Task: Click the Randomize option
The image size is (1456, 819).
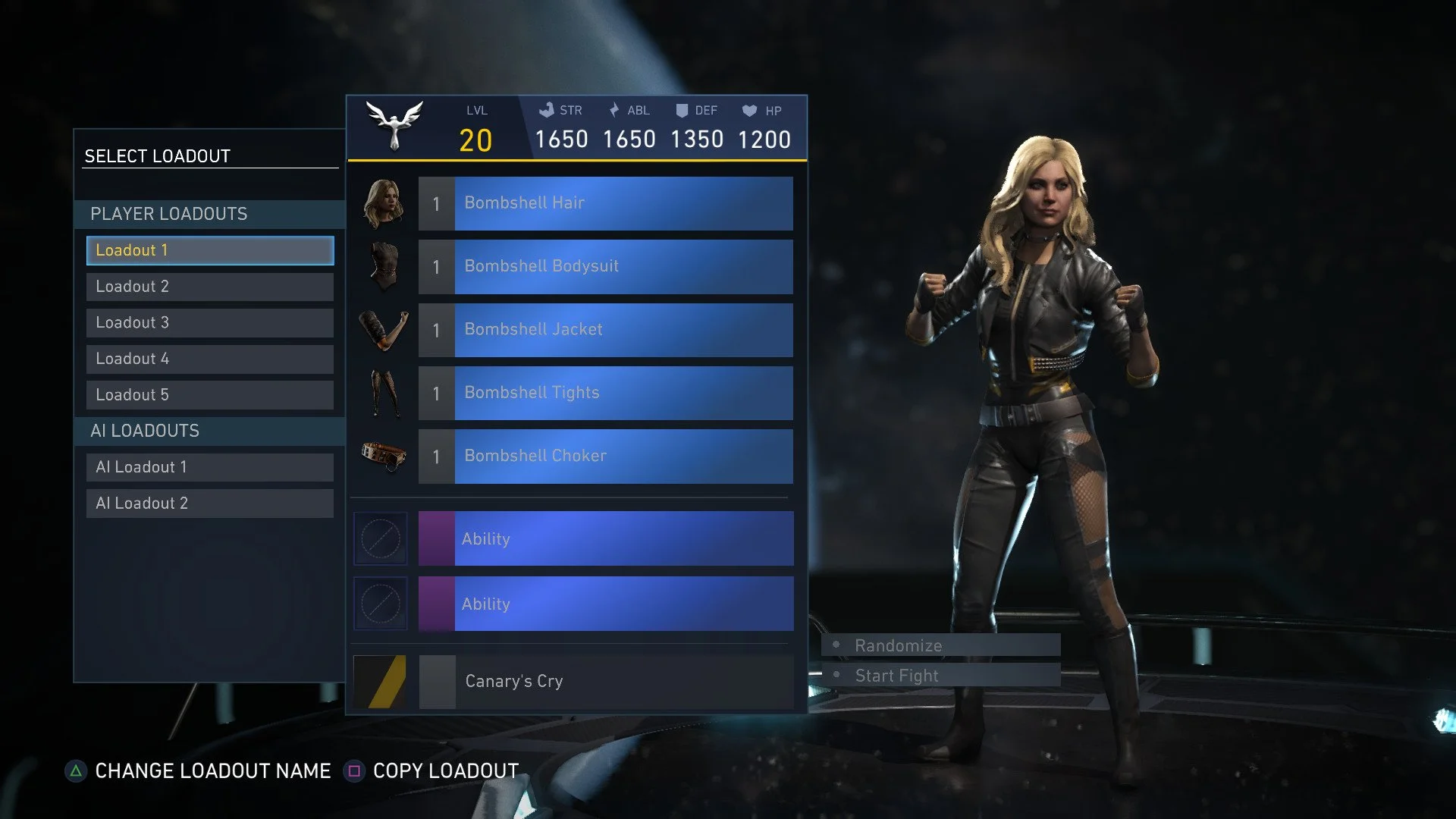Action: point(940,645)
